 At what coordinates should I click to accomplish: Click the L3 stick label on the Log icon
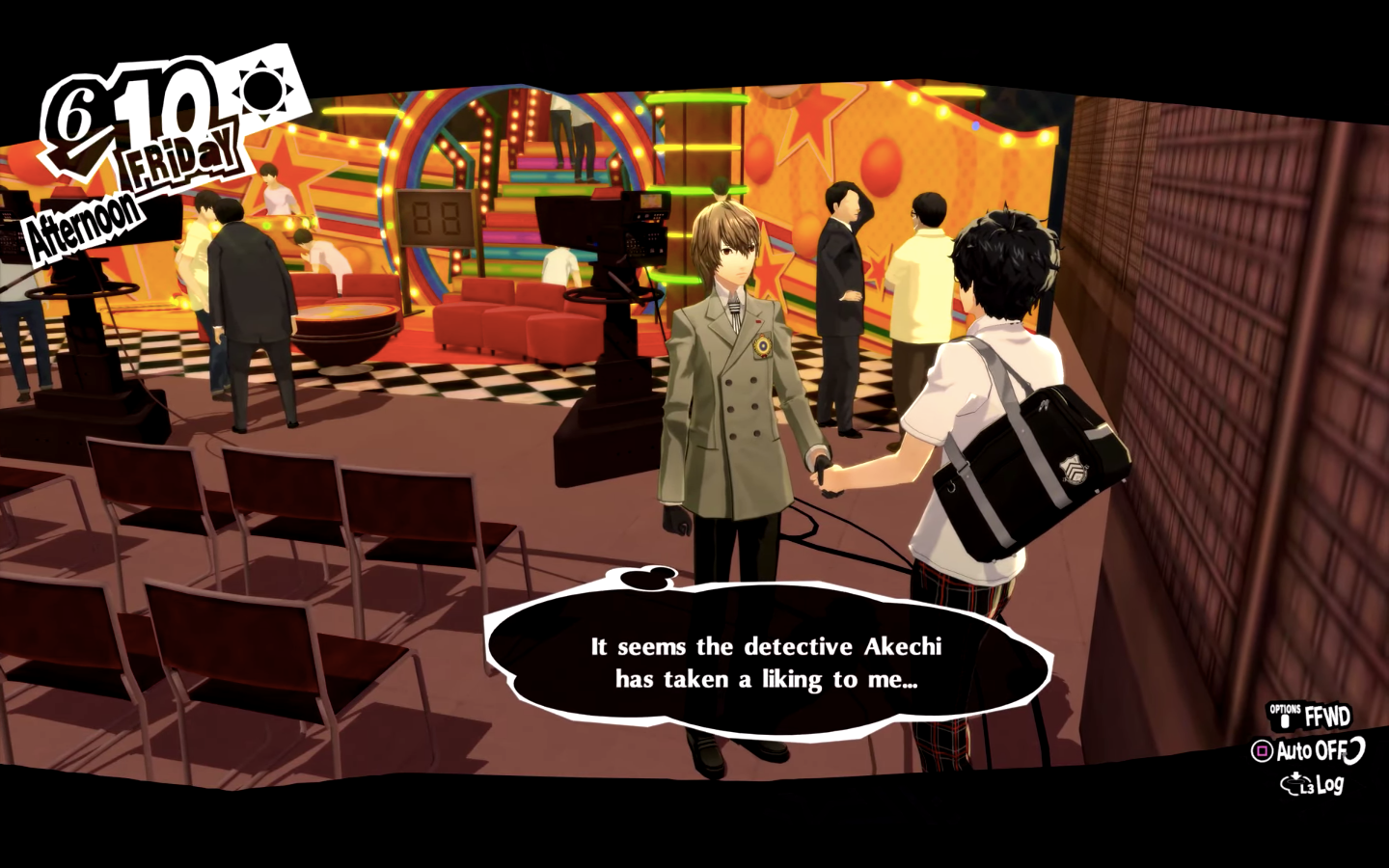pos(1306,788)
